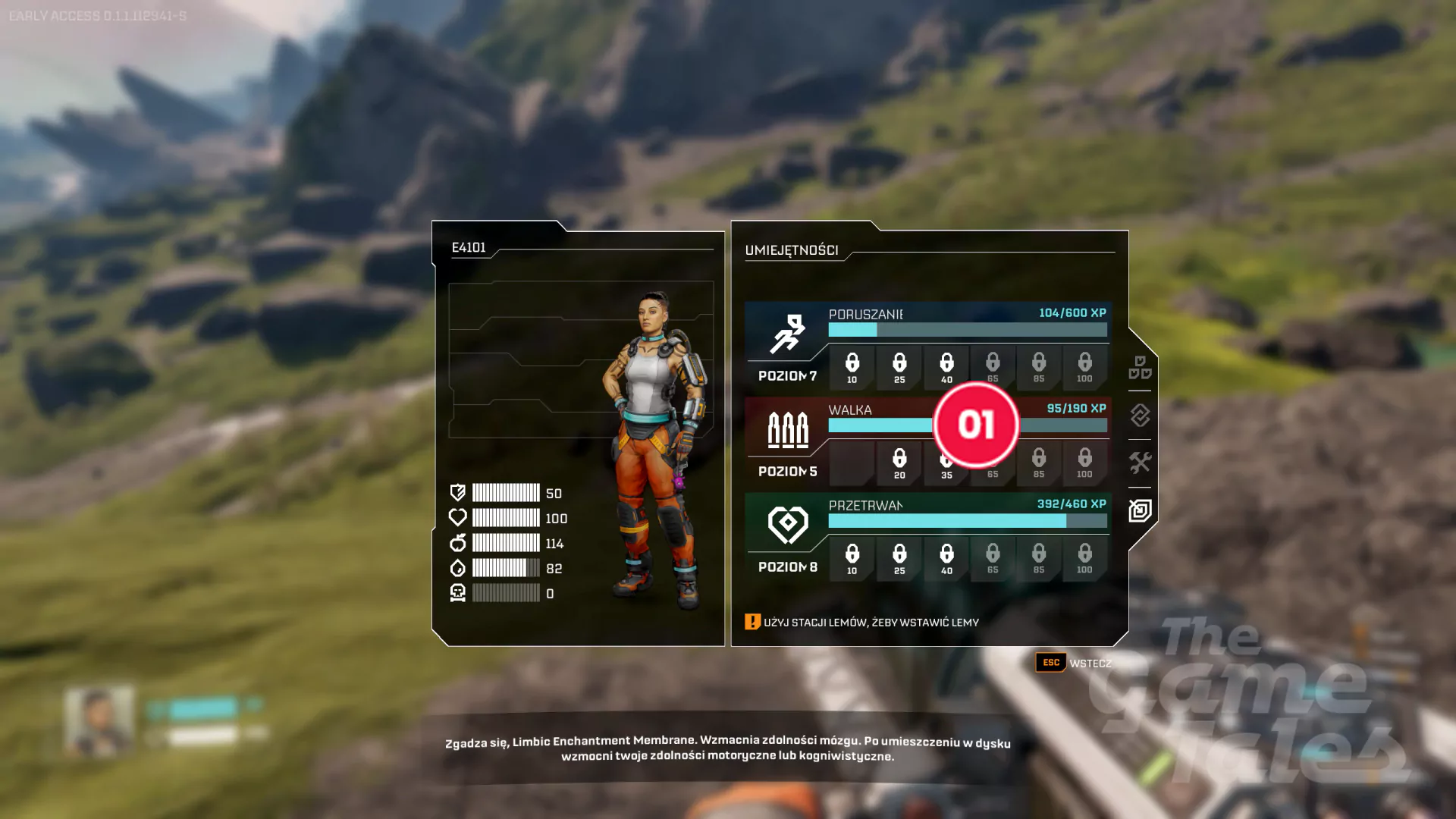Select the Poruszanie running-figure skill icon
The width and height of the screenshot is (1456, 819).
click(x=787, y=334)
